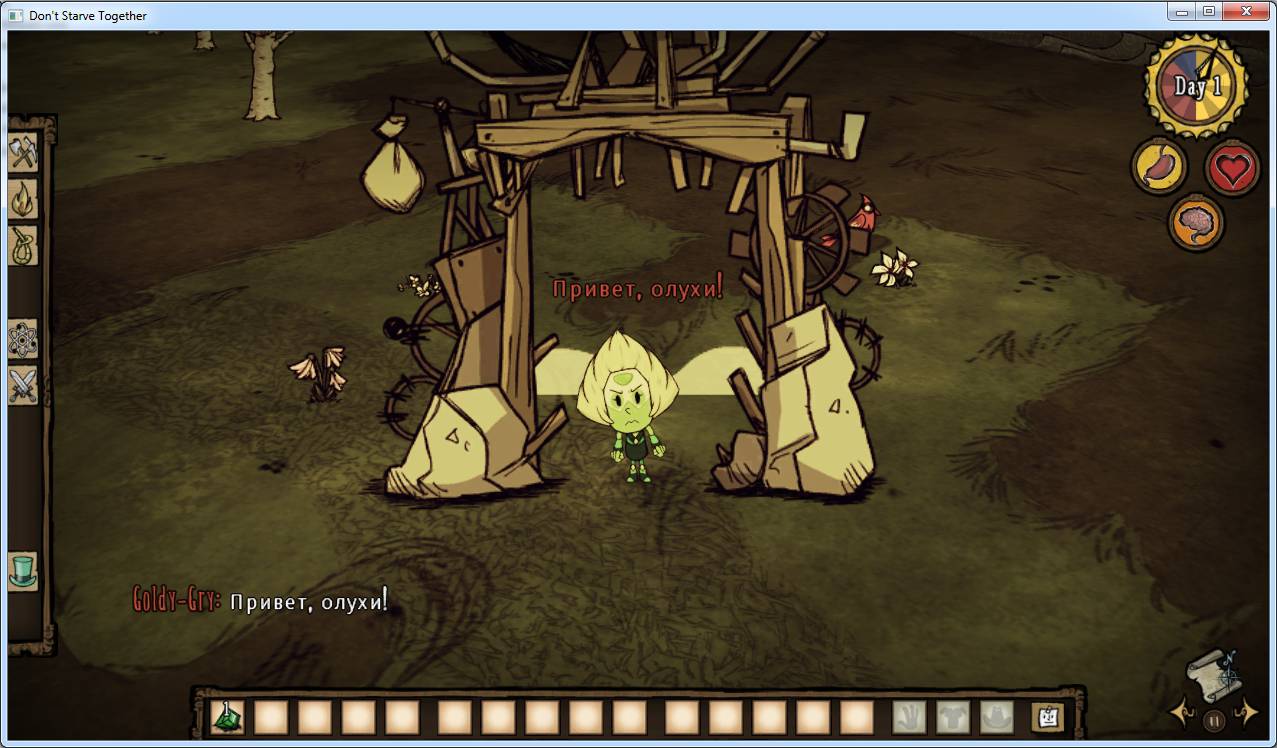Rotate camera with the left arrow

tap(1181, 713)
